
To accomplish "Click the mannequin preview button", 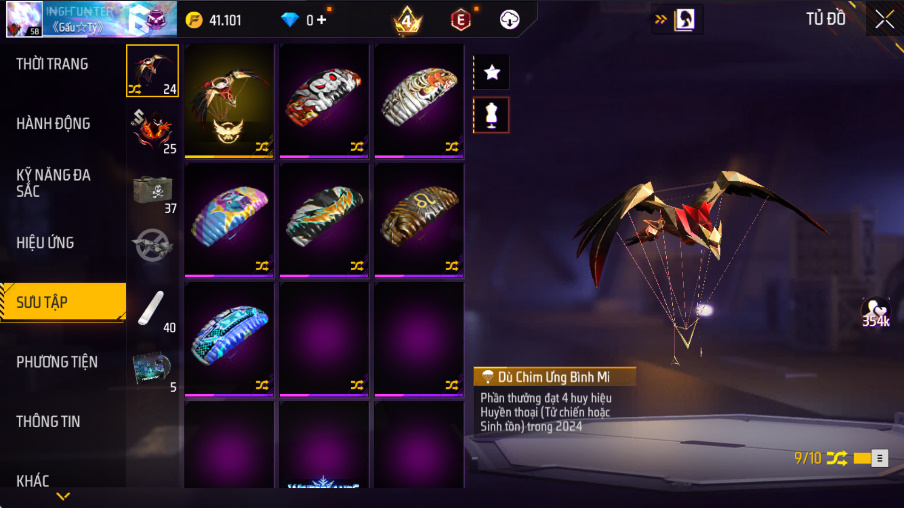I will [x=491, y=115].
